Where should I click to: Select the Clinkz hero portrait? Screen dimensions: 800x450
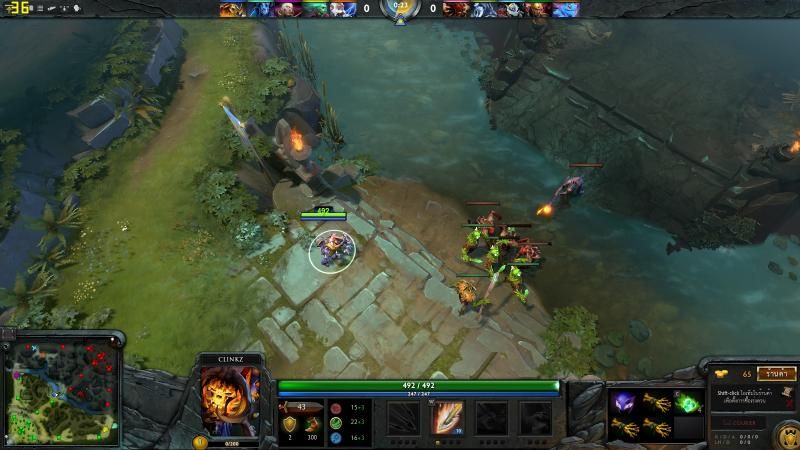[x=231, y=394]
